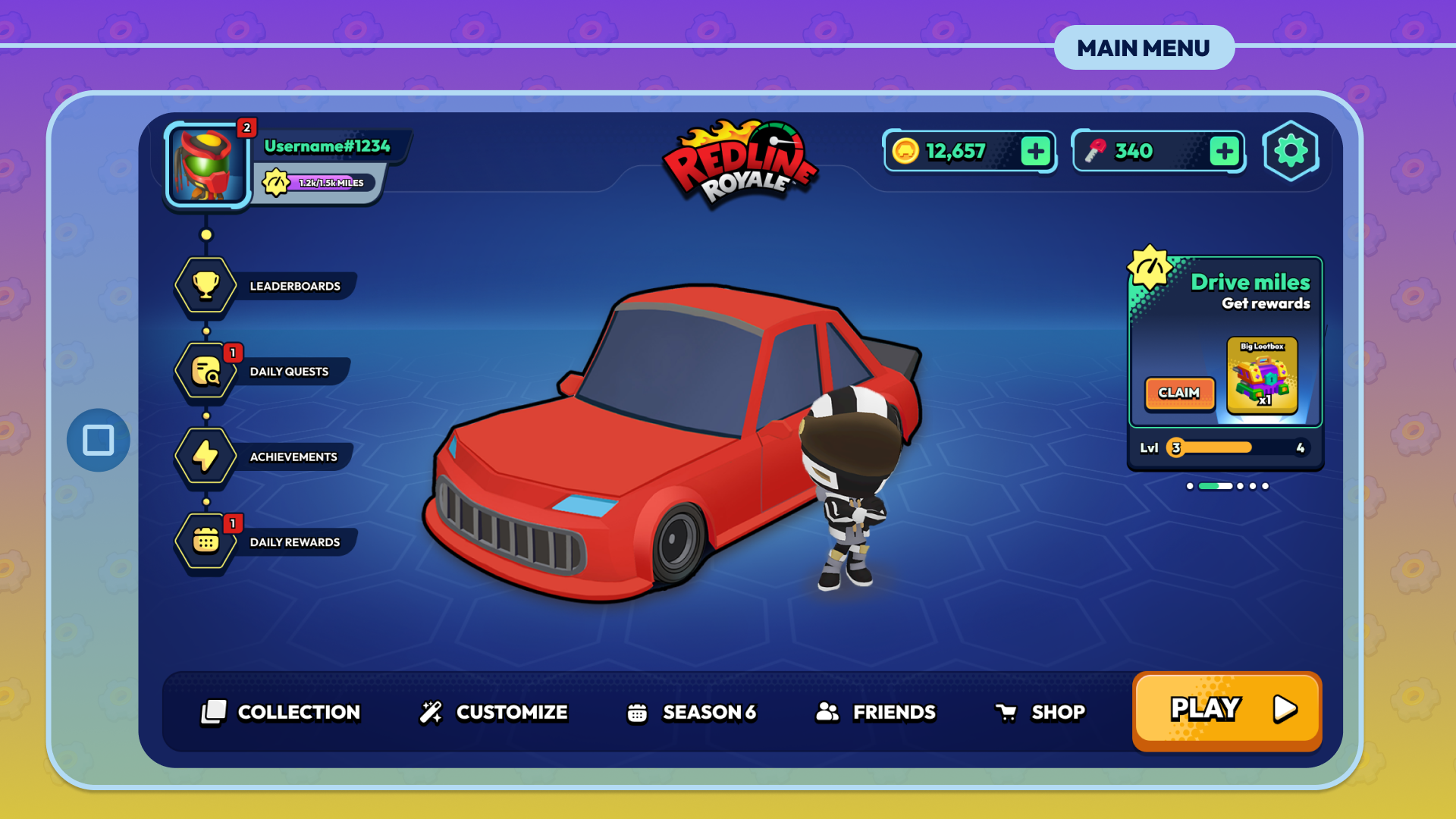The image size is (1456, 819).
Task: Open the player profile avatar
Action: [206, 165]
